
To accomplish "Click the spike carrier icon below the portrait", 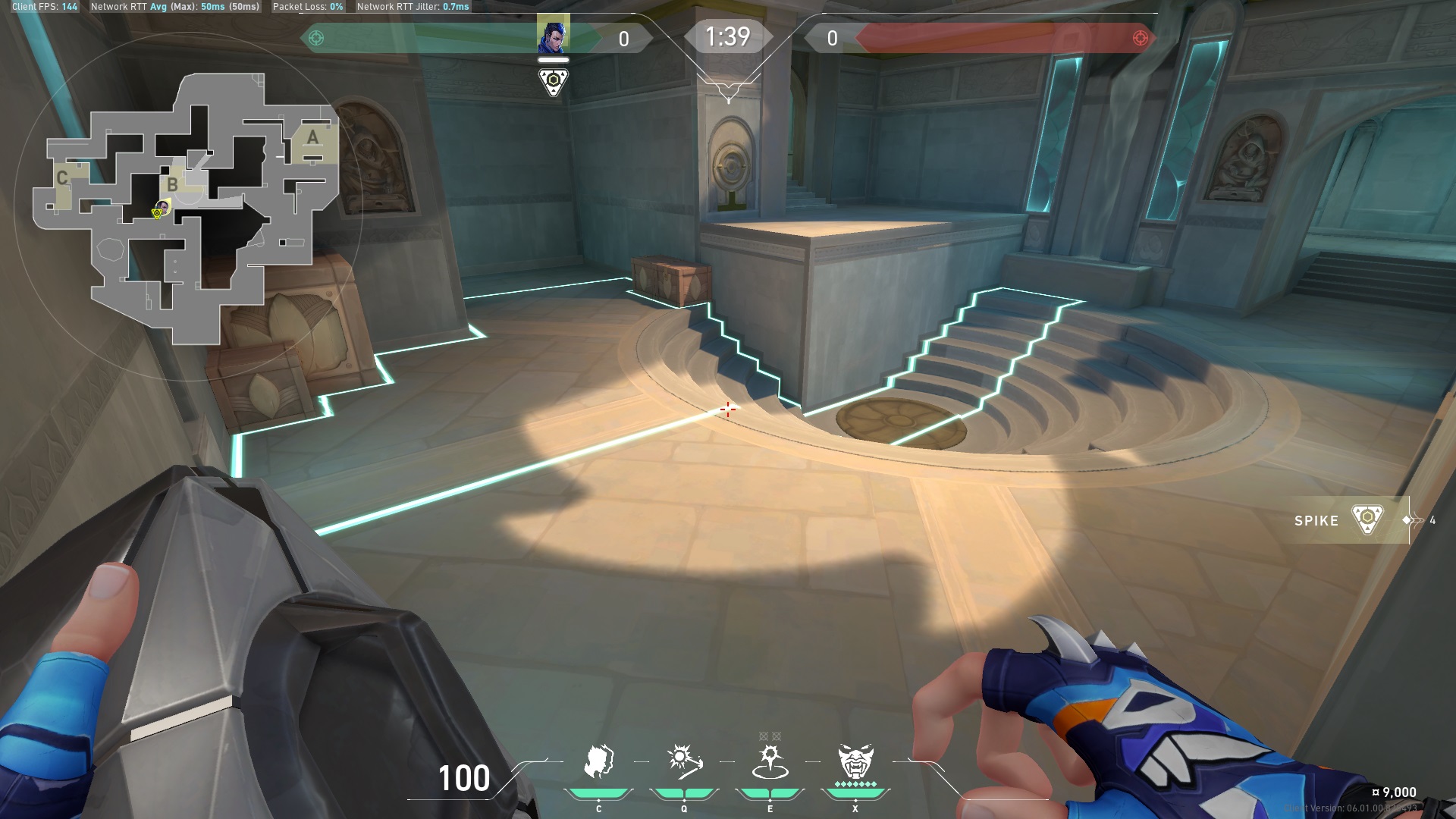I will 553,82.
